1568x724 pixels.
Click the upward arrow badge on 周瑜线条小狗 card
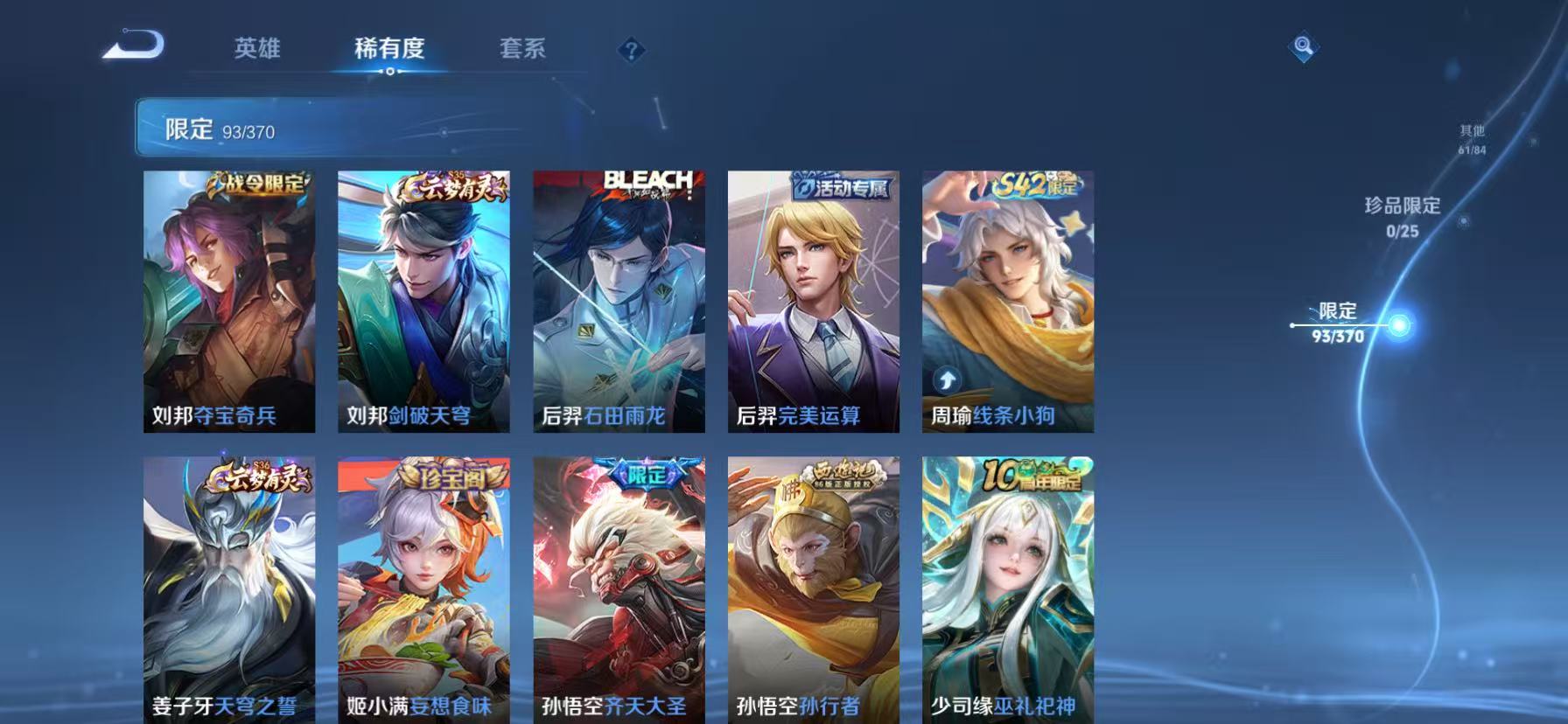pyautogui.click(x=945, y=380)
